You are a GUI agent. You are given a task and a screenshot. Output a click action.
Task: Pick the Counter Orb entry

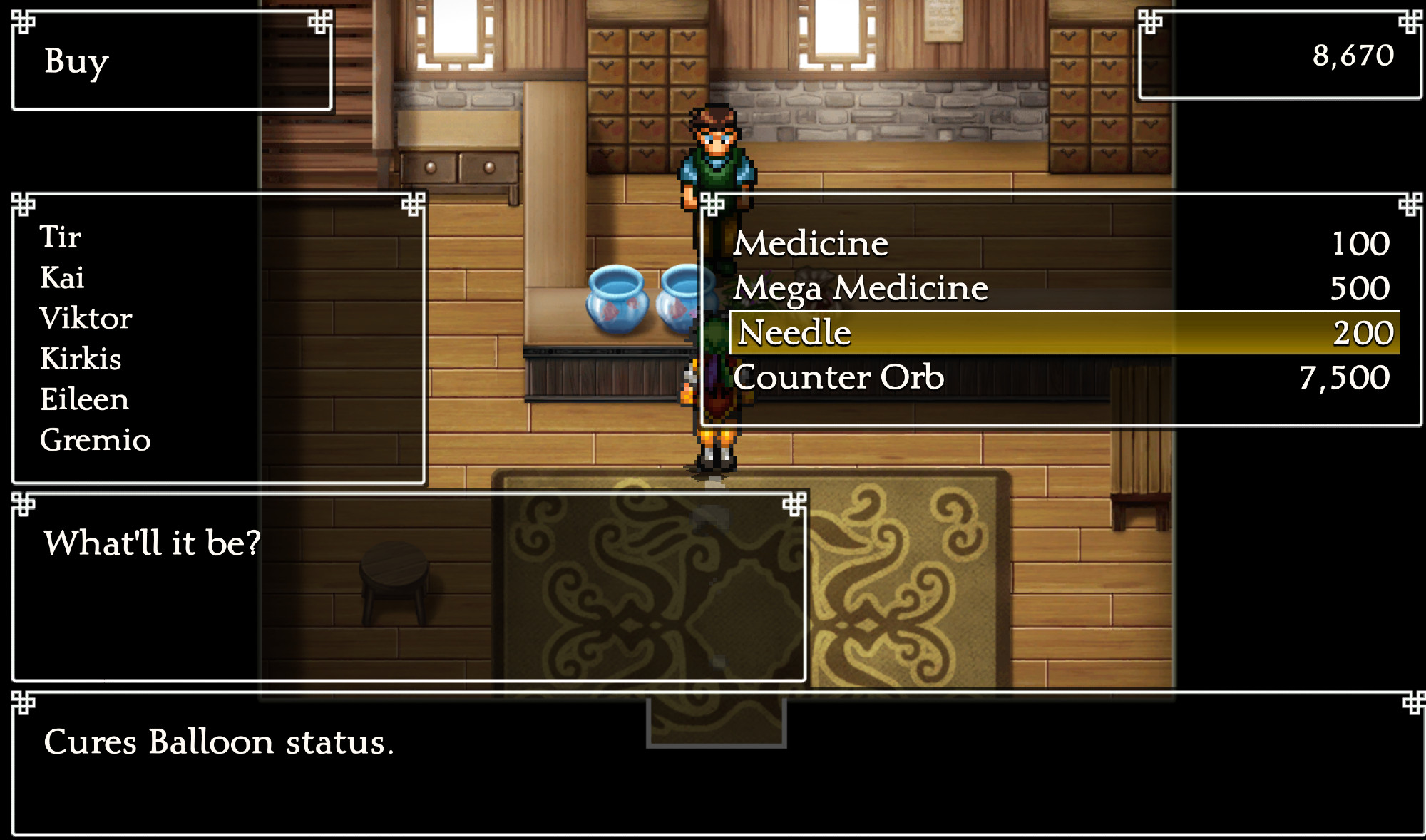pos(838,378)
